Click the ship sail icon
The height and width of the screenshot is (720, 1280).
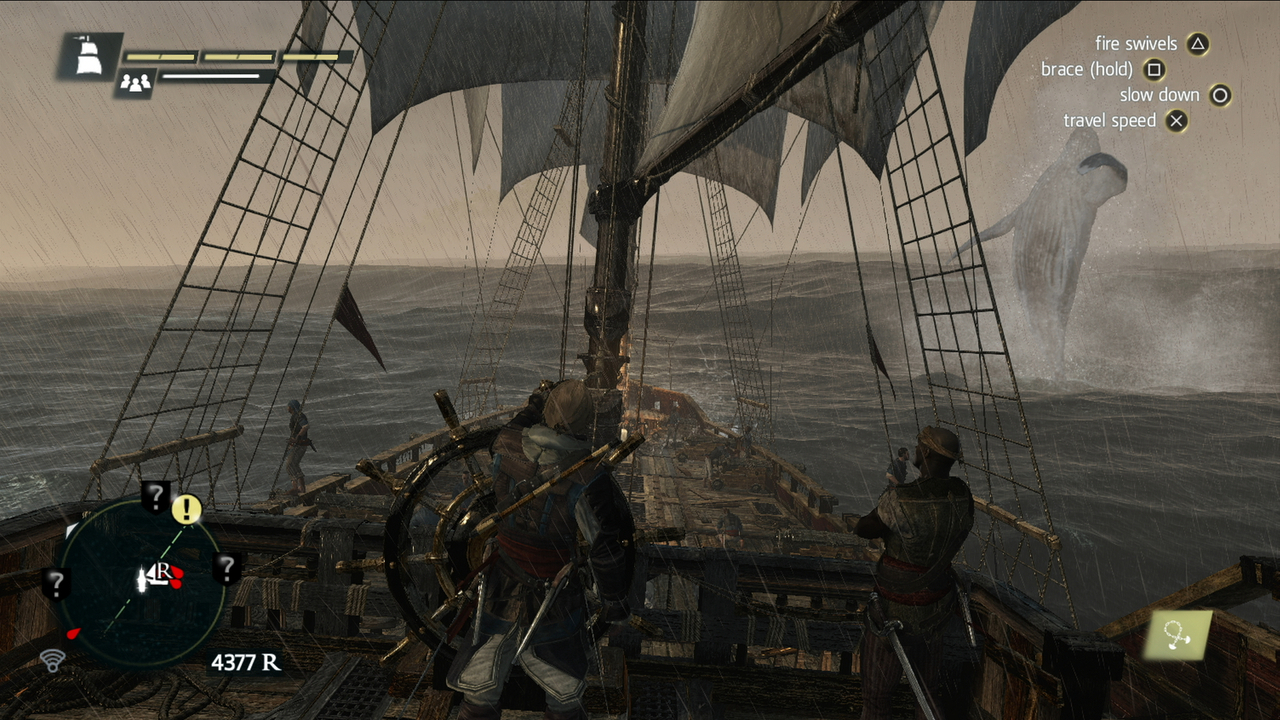[x=88, y=55]
